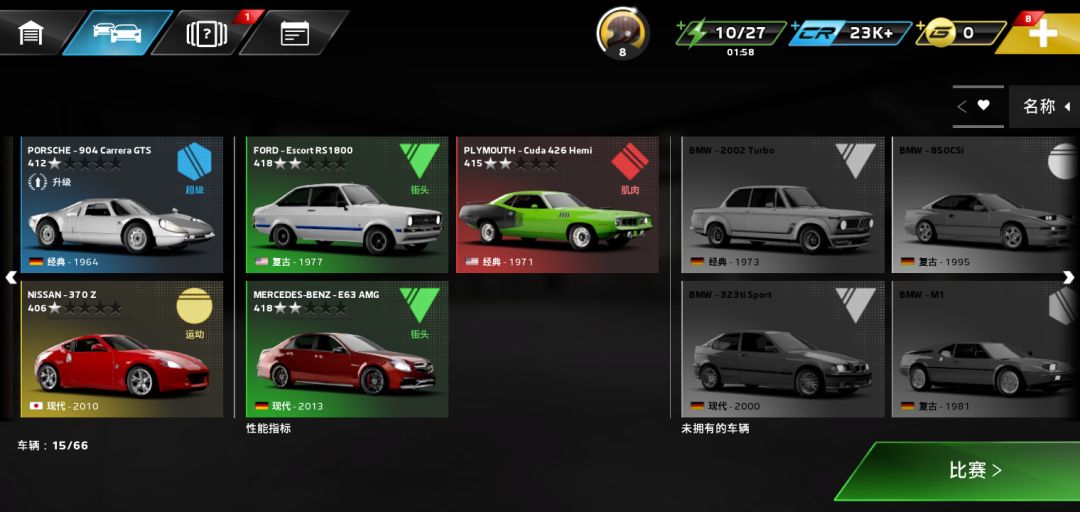Choose the Plymouth Cuda 426 Hemi card
The image size is (1080, 512).
tap(557, 205)
